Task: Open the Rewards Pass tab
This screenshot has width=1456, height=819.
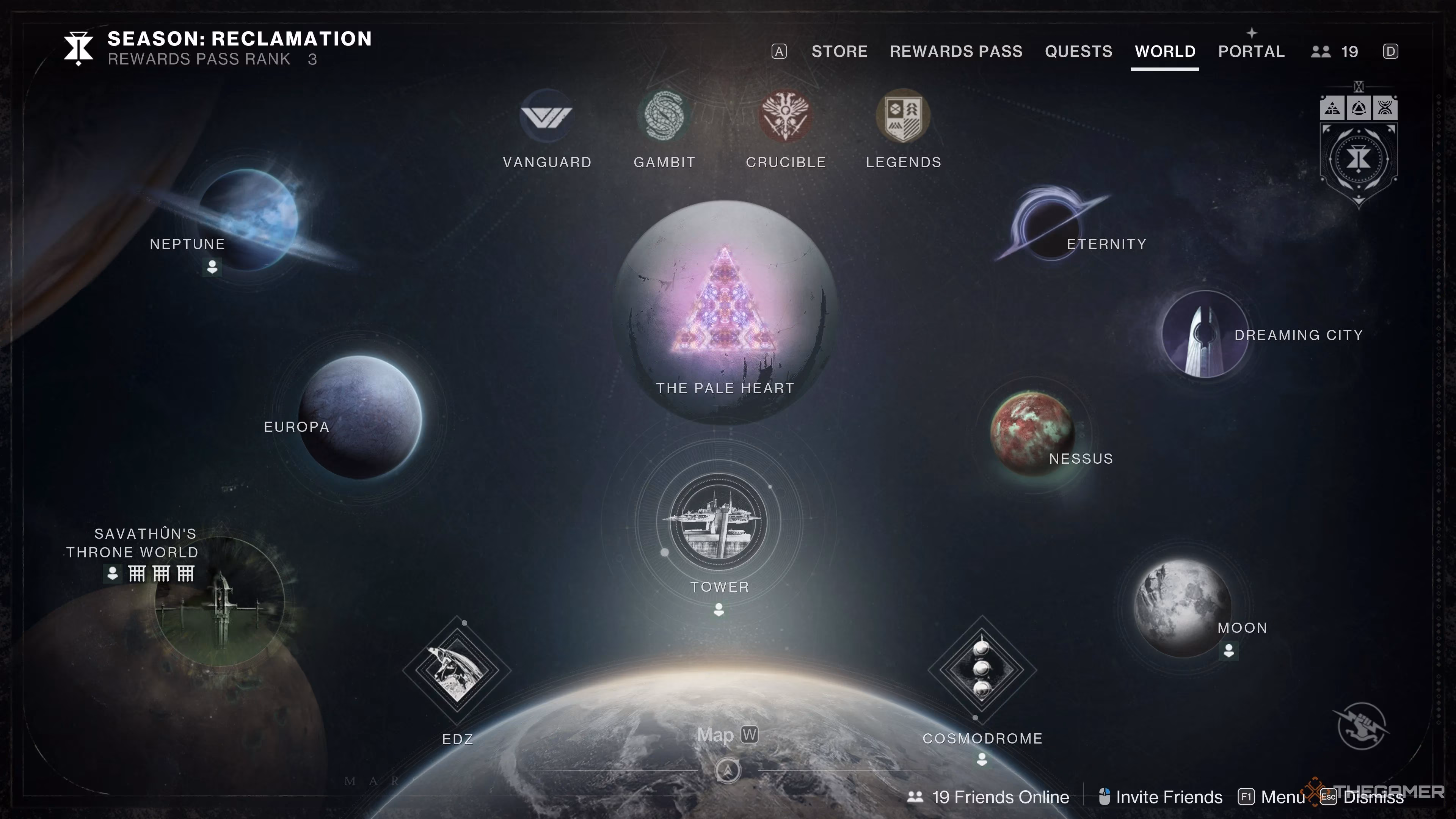Action: pyautogui.click(x=956, y=52)
